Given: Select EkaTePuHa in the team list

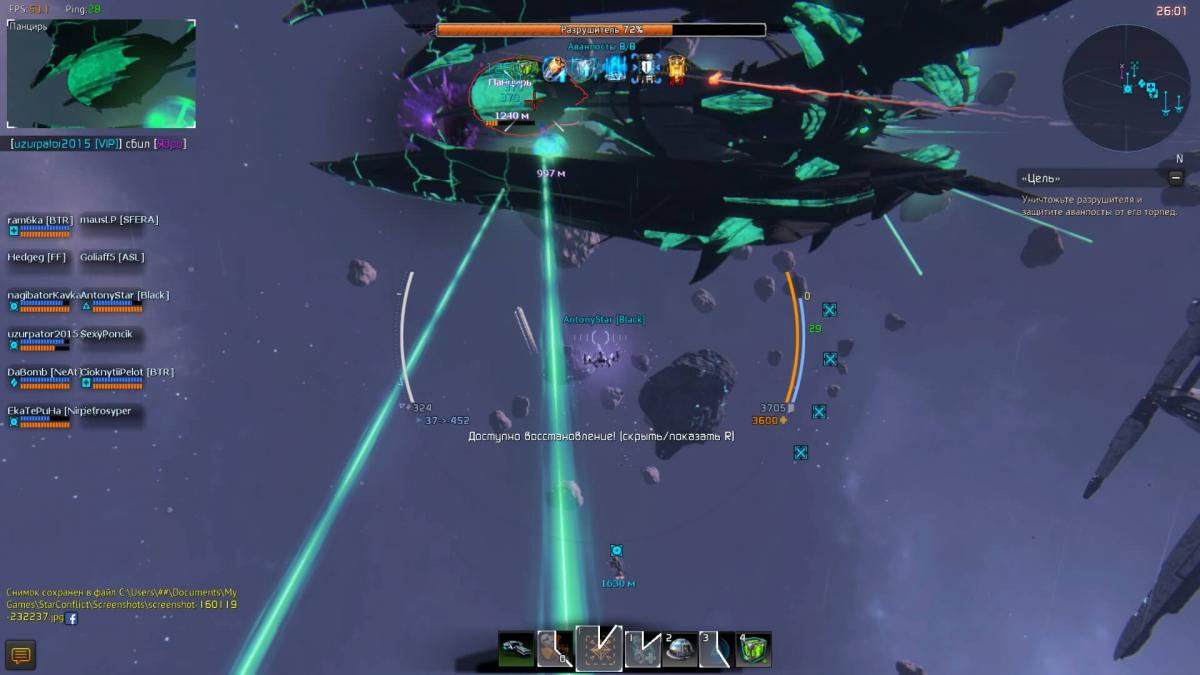Looking at the screenshot, I should click(34, 411).
